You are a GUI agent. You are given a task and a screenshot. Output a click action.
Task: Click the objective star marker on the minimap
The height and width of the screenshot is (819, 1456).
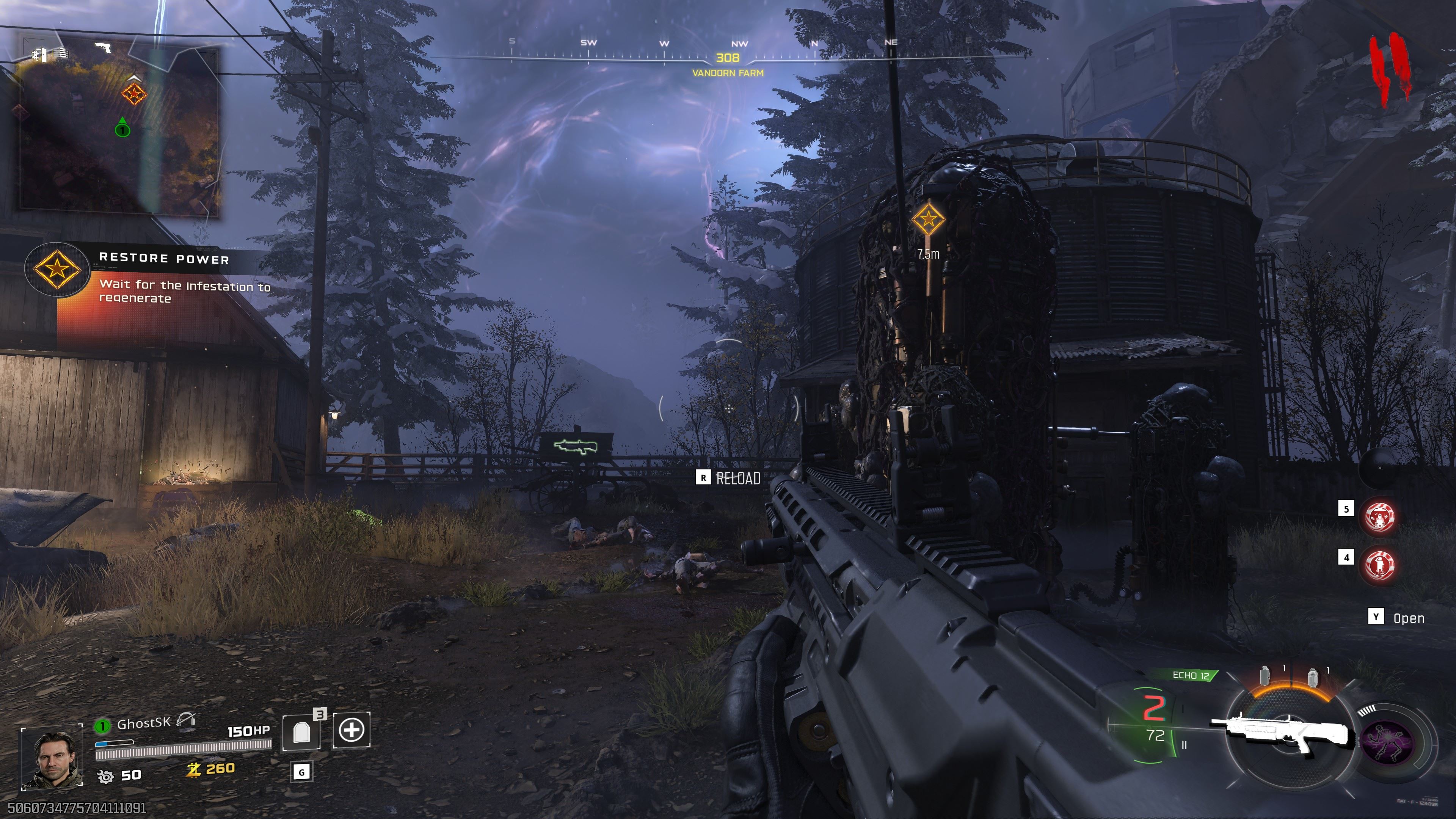(134, 93)
